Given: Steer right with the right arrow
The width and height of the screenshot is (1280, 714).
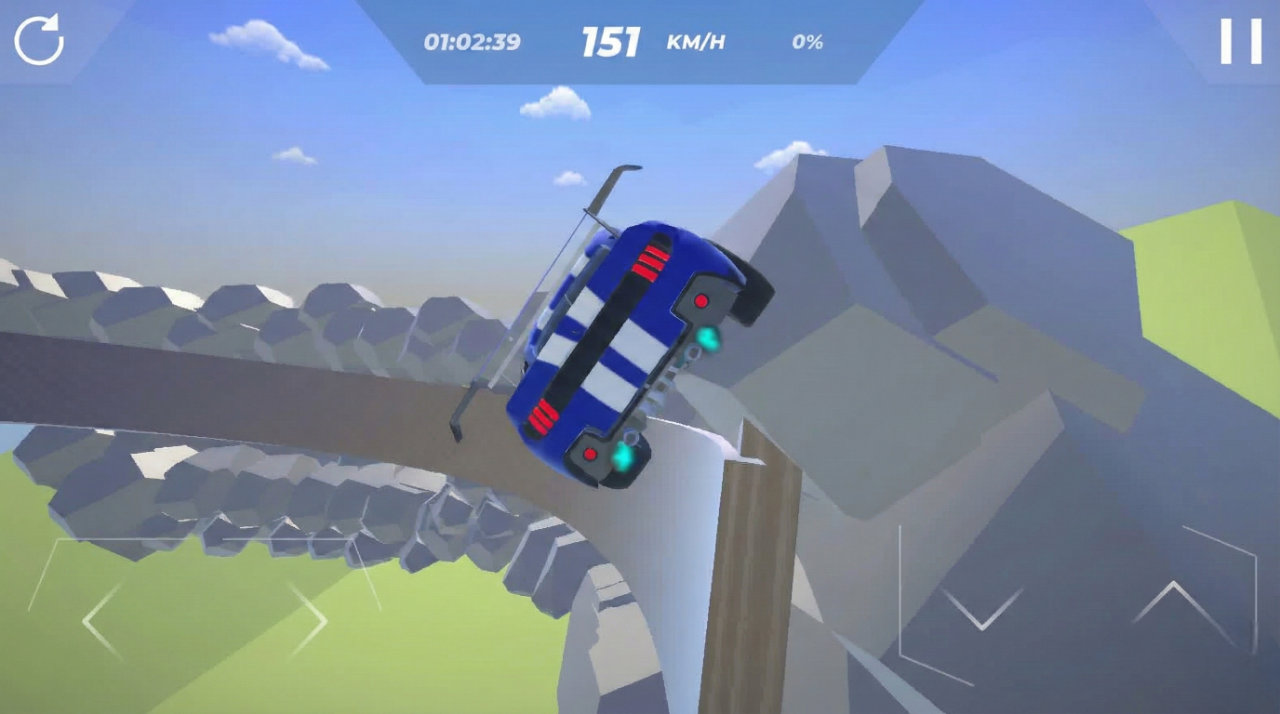Looking at the screenshot, I should click(x=309, y=621).
